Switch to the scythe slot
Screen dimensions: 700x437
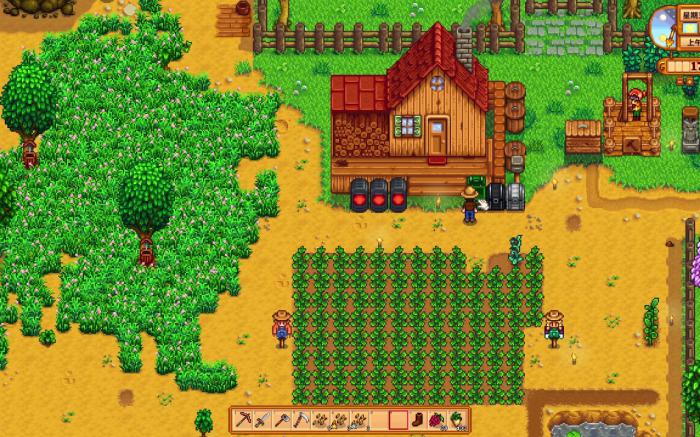pos(301,420)
